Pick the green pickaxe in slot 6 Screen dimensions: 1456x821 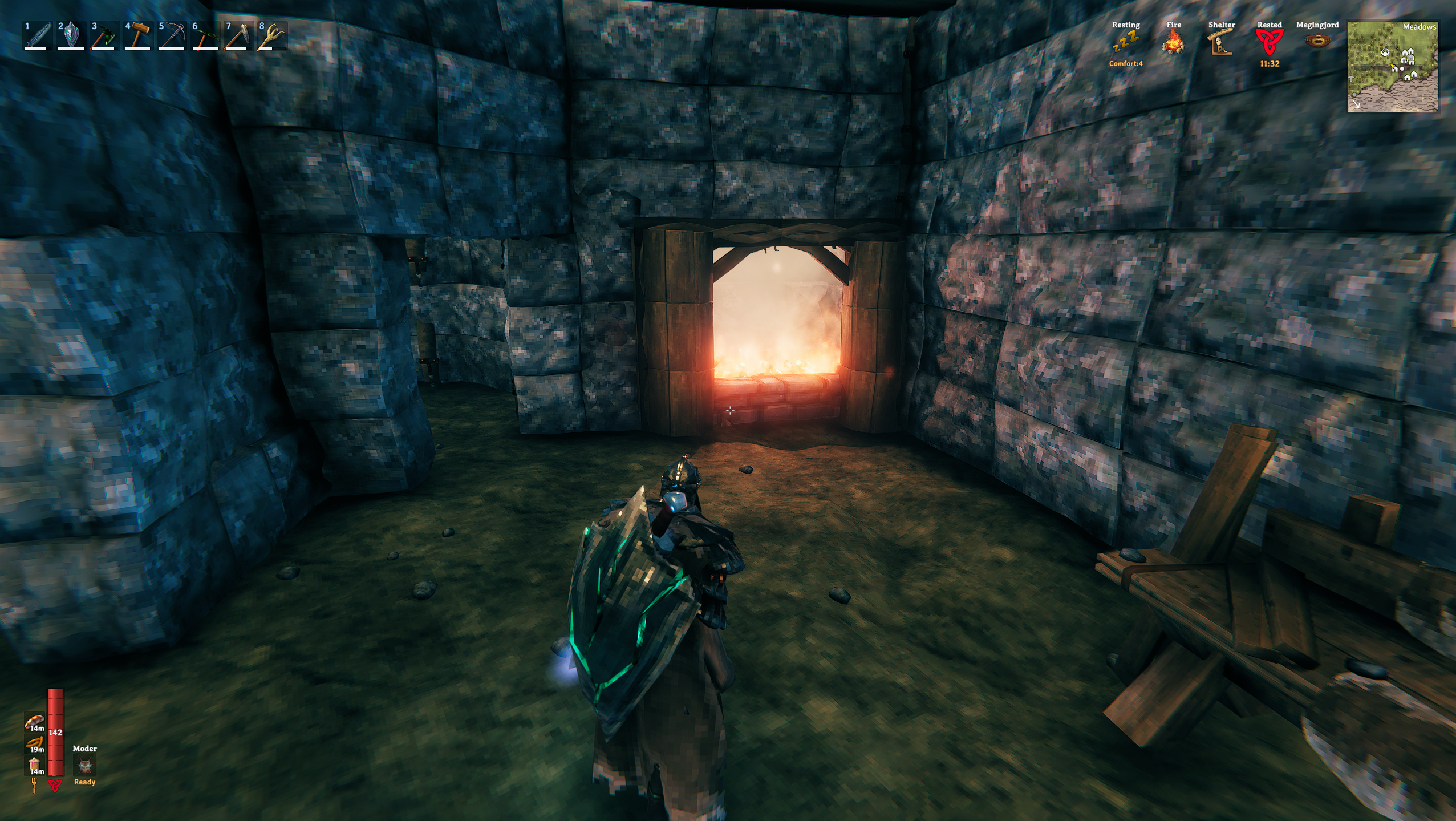click(205, 36)
